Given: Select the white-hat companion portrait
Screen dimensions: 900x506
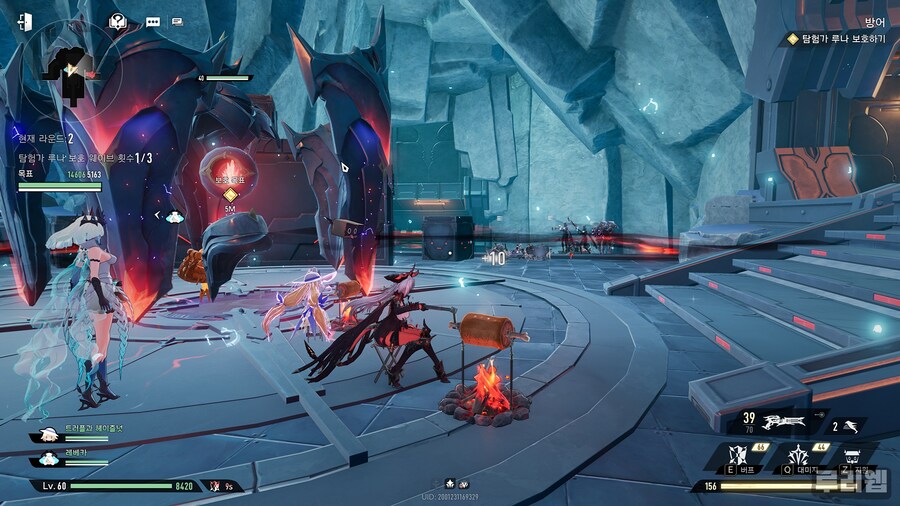Looking at the screenshot, I should pos(49,435).
